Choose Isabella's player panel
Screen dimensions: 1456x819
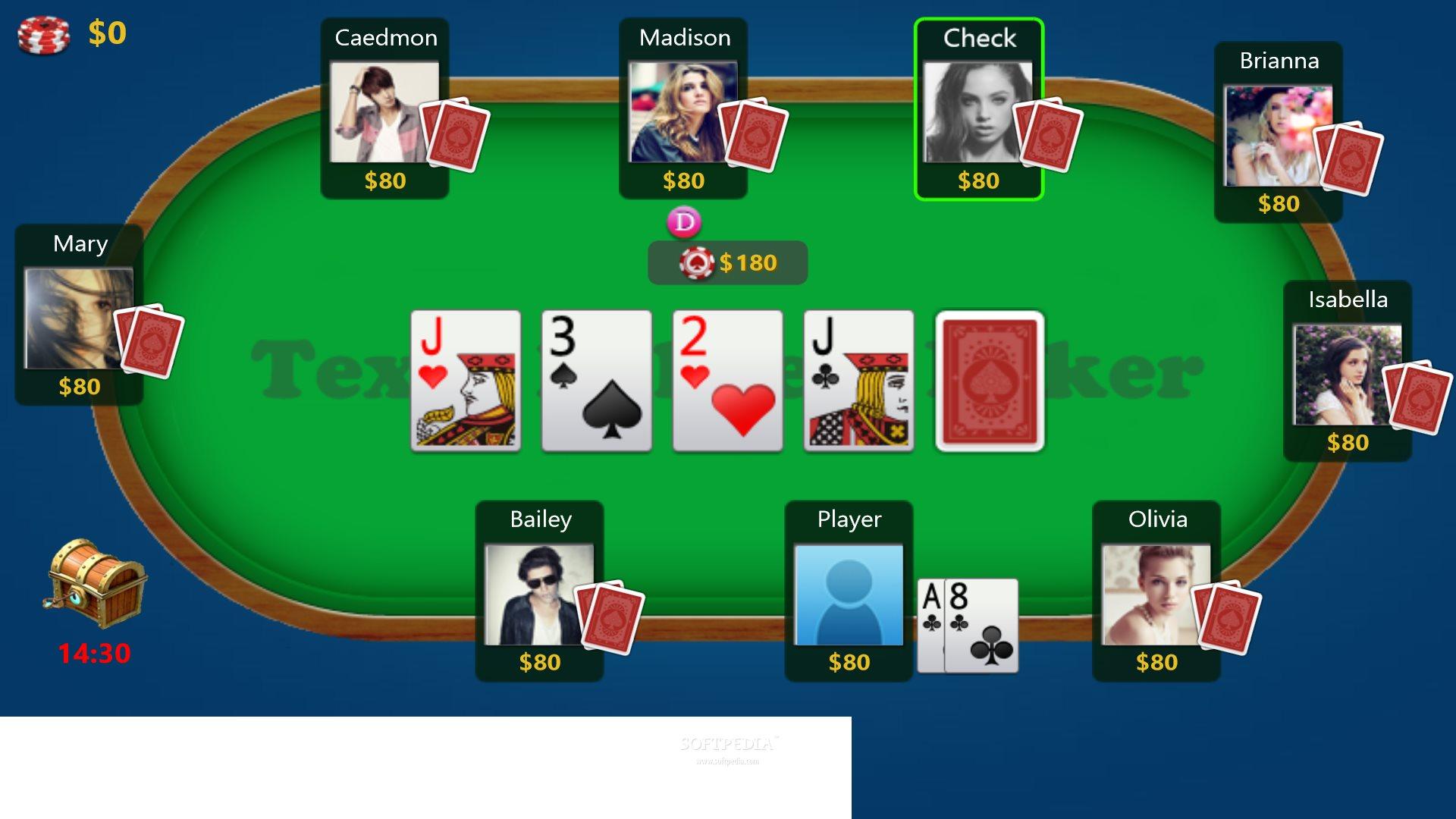pos(1347,372)
